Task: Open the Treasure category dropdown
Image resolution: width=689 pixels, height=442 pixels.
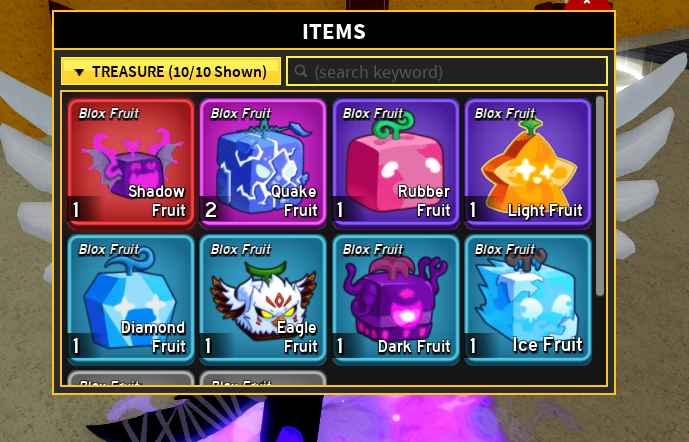Action: [171, 72]
